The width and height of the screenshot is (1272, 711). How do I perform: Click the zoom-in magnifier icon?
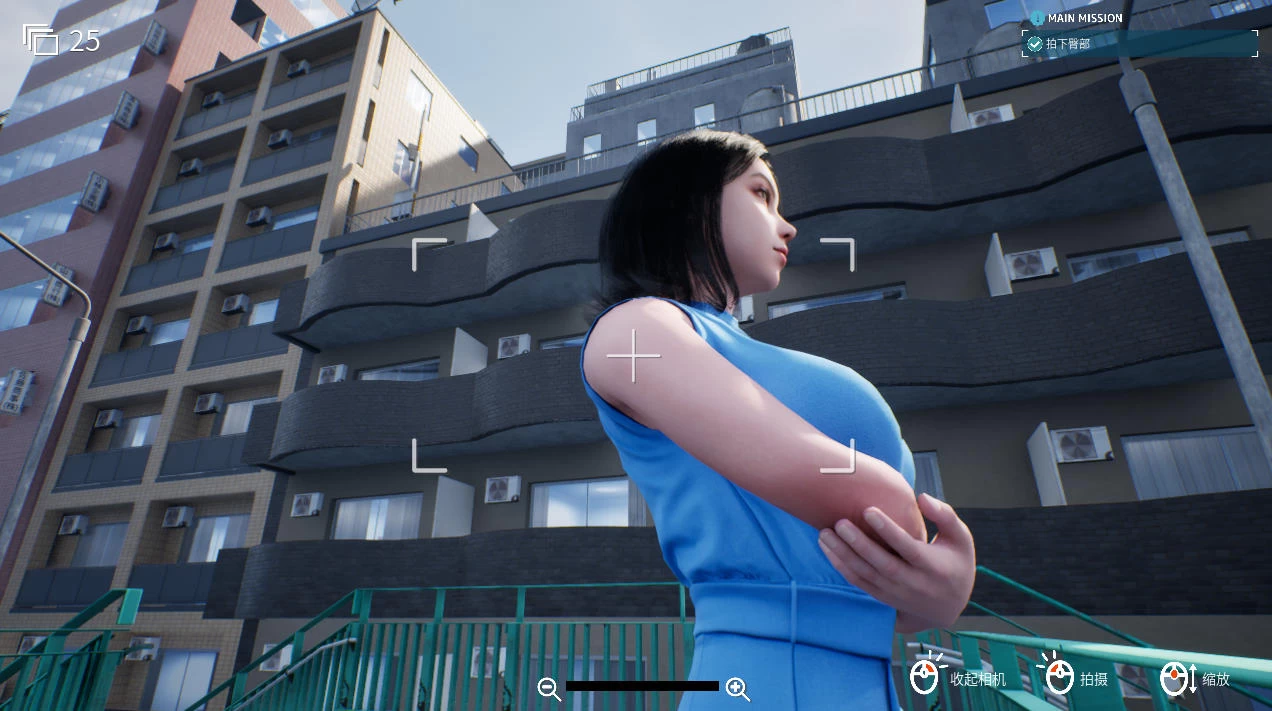click(737, 688)
